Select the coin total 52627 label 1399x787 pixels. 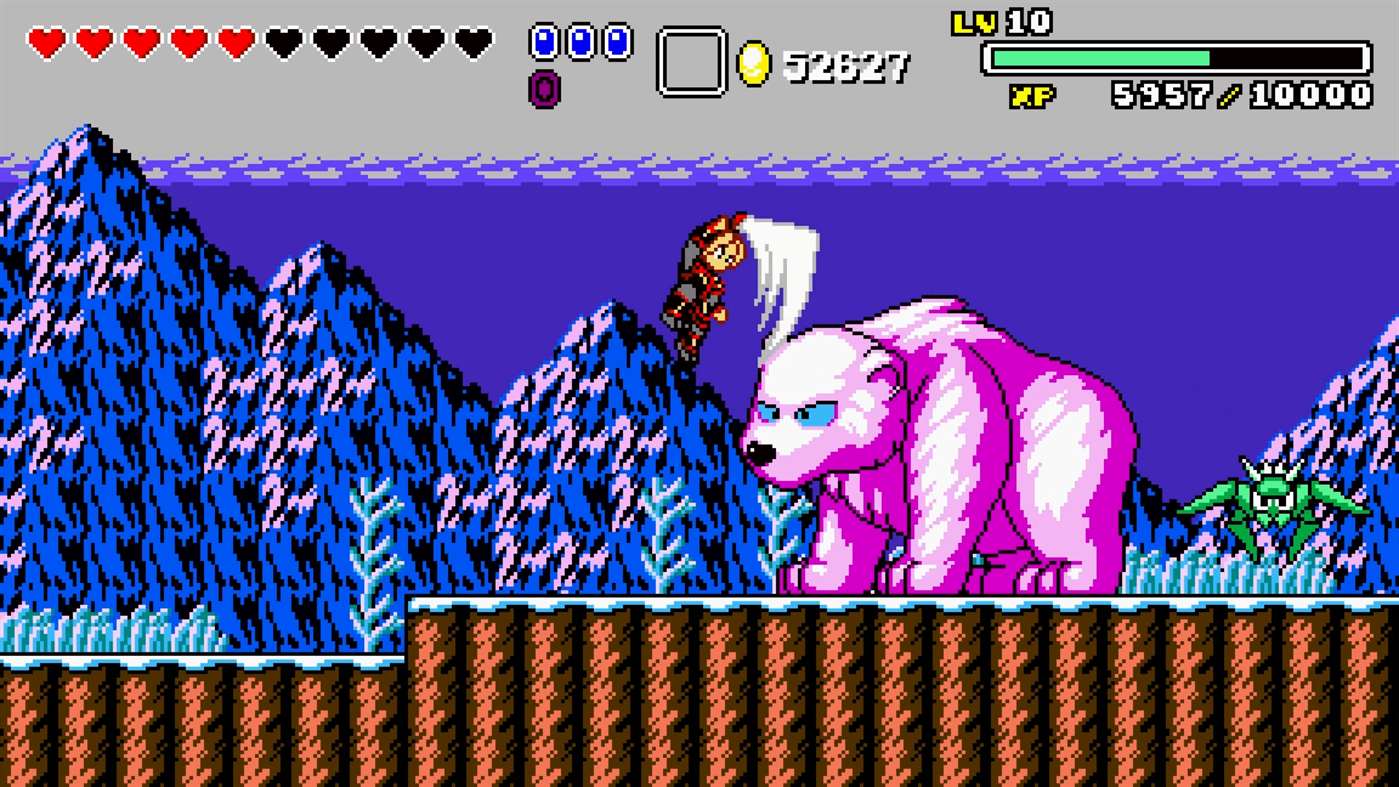(x=850, y=65)
